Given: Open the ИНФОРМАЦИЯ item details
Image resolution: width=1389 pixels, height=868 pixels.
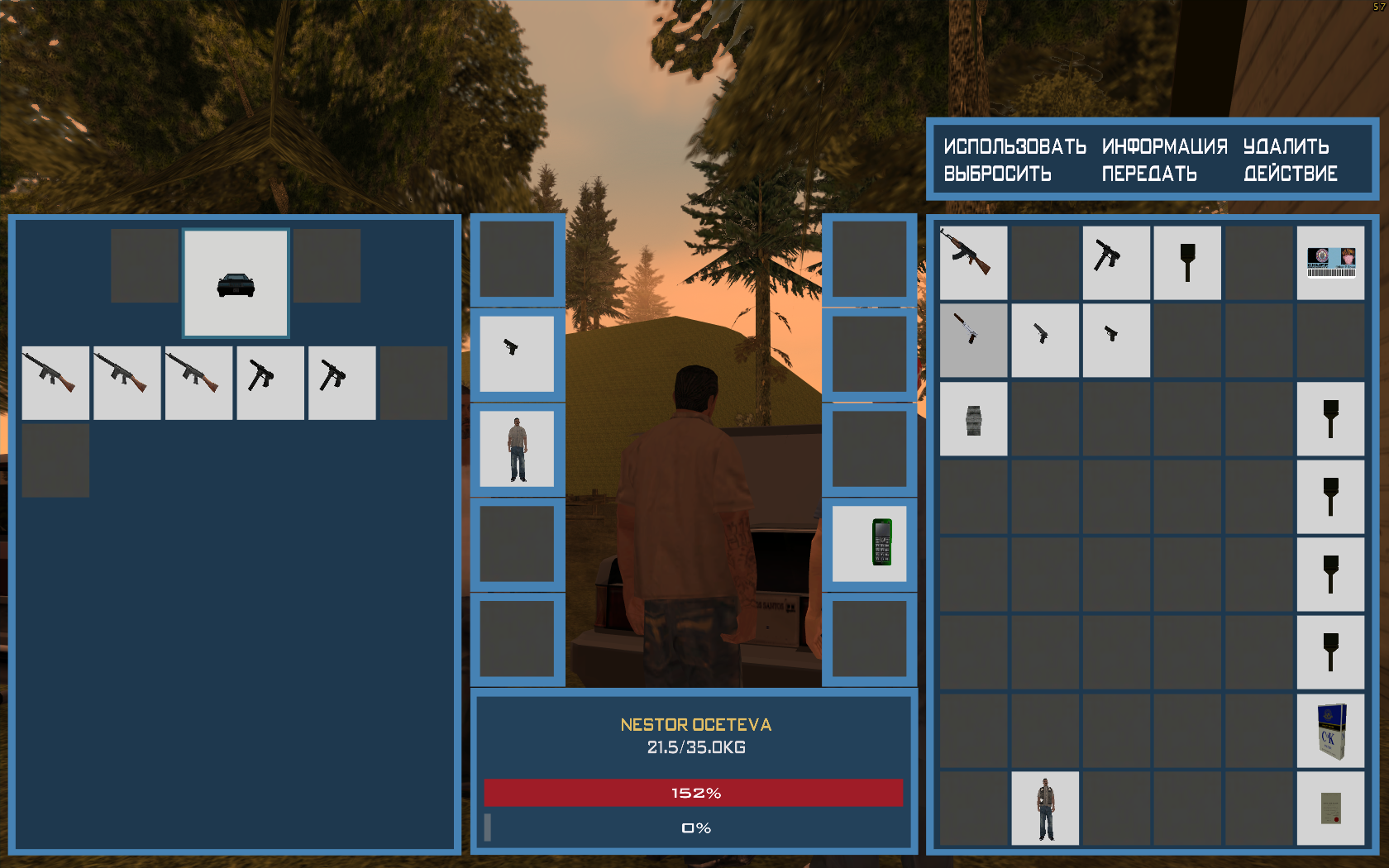Looking at the screenshot, I should (x=1164, y=146).
